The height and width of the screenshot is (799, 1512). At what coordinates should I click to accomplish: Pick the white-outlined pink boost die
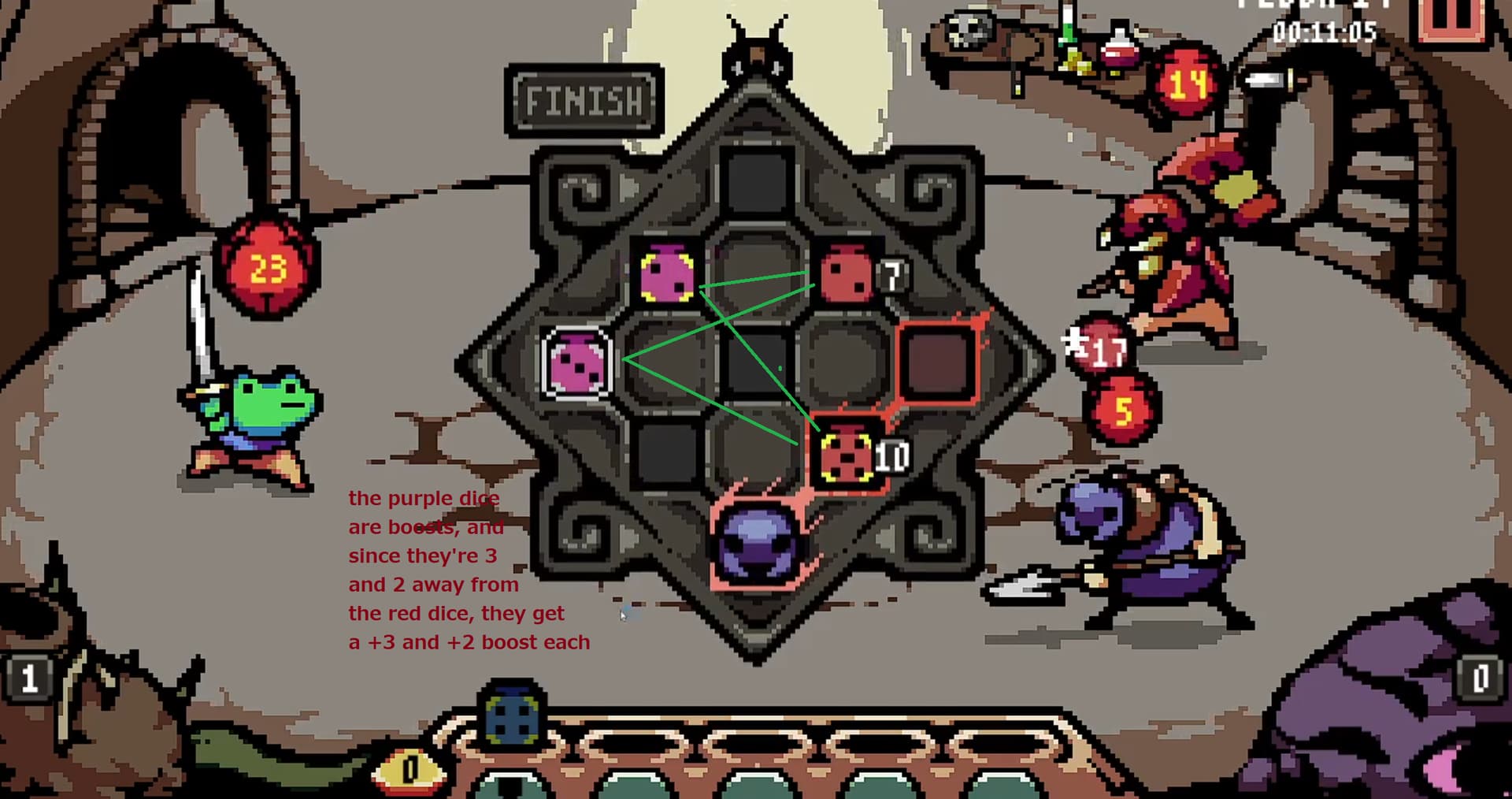(x=578, y=362)
